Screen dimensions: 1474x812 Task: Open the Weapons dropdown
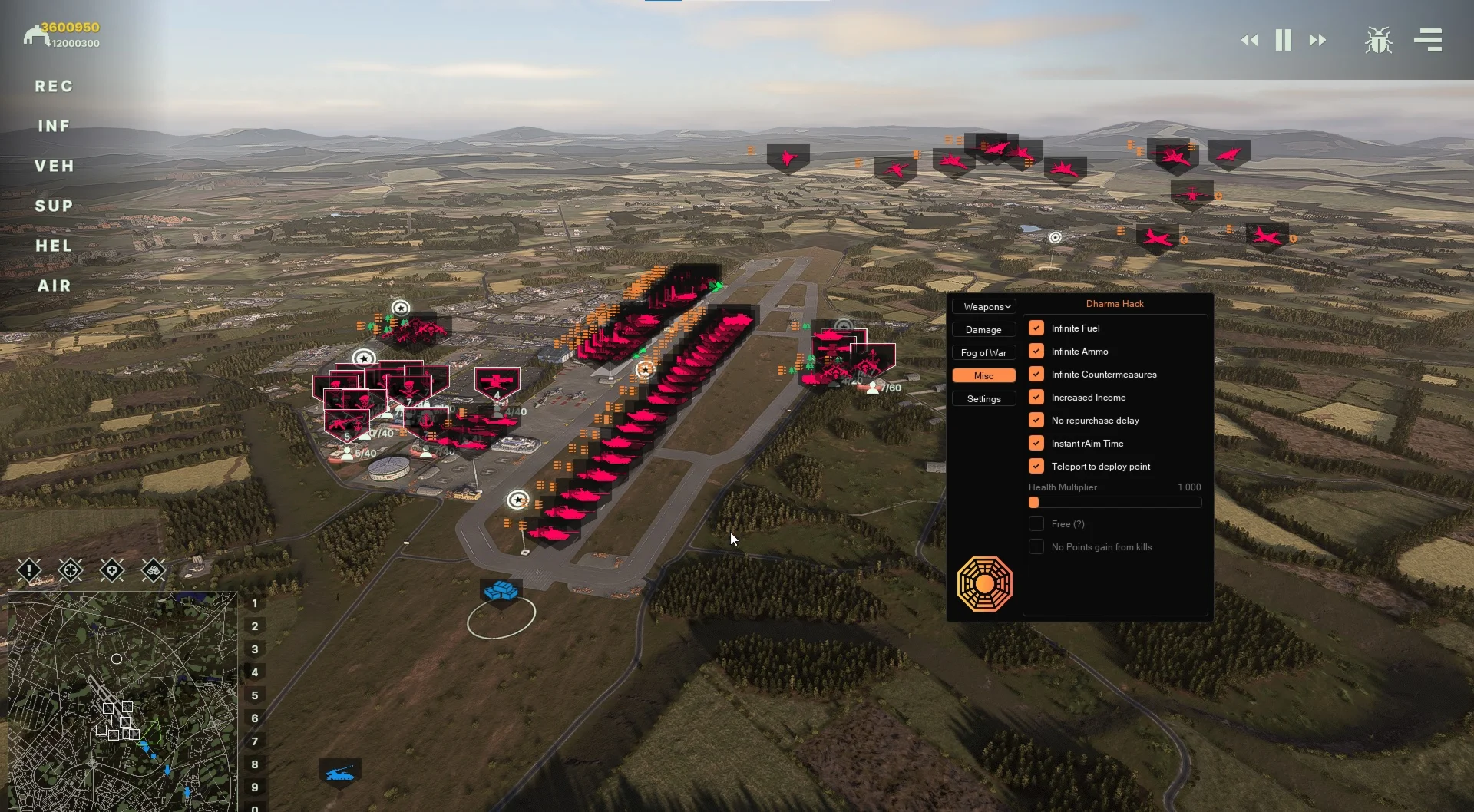click(984, 306)
